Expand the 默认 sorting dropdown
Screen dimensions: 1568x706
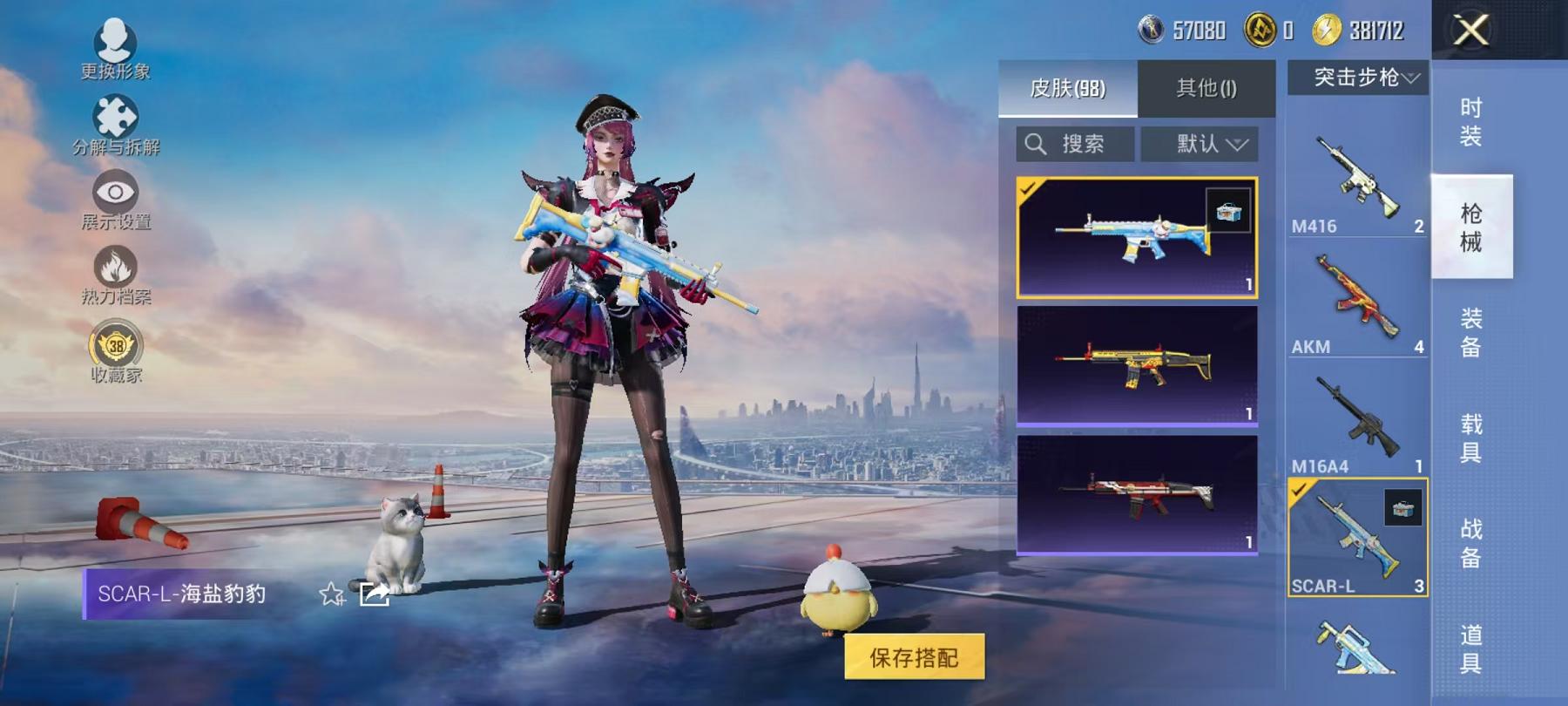(x=1202, y=144)
